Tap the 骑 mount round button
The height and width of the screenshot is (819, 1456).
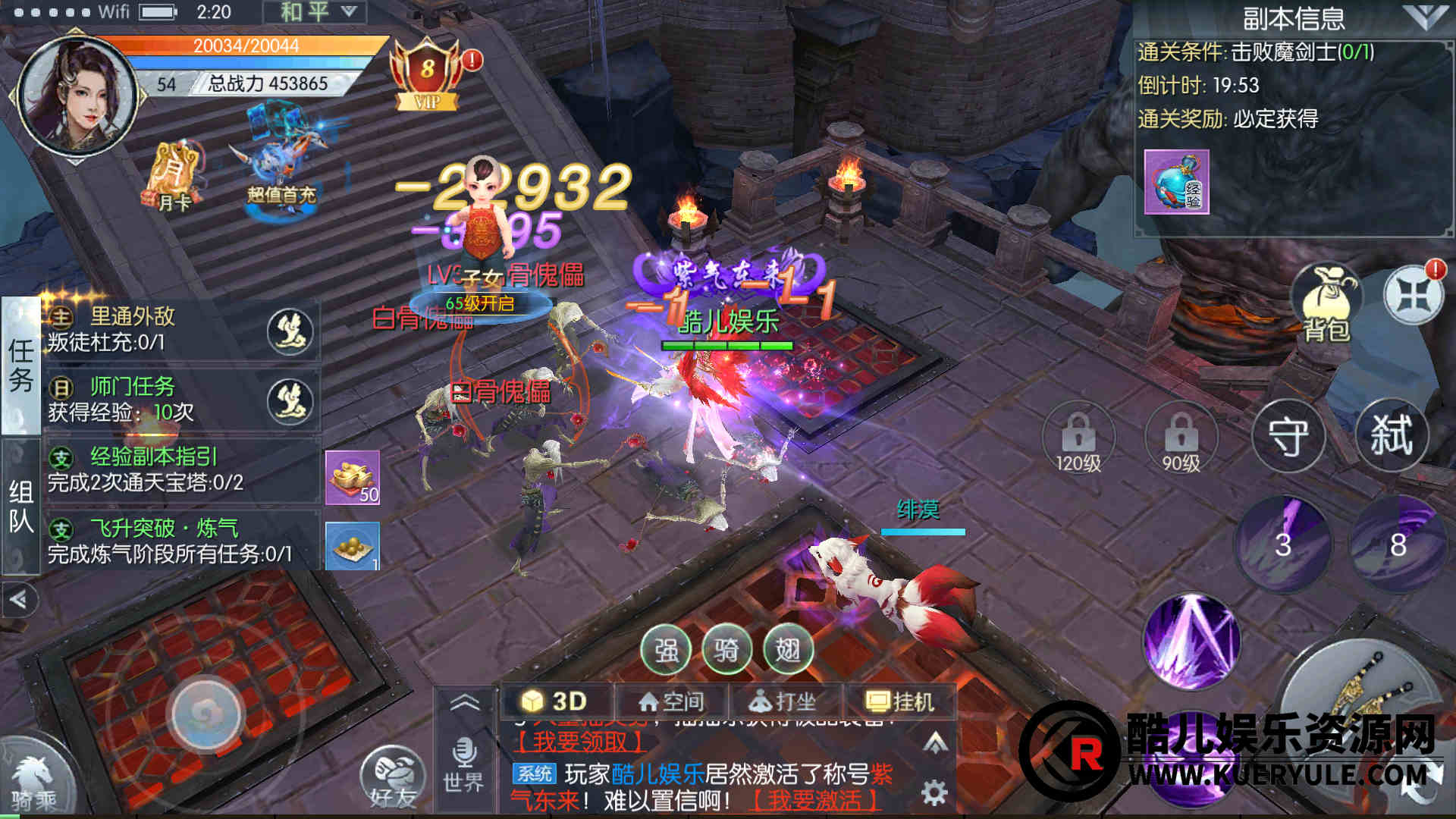coord(726,651)
